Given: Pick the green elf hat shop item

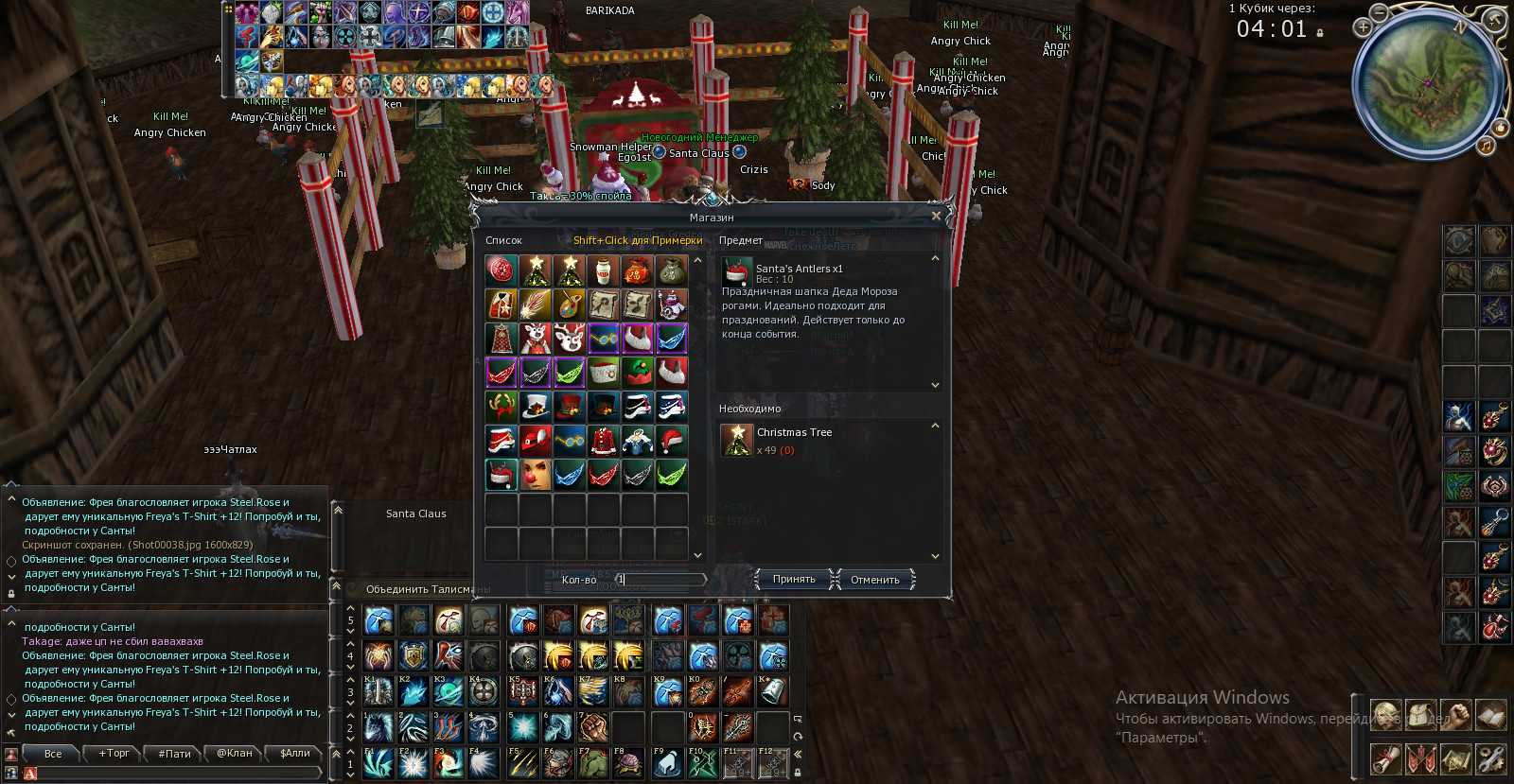Looking at the screenshot, I should click(x=637, y=372).
